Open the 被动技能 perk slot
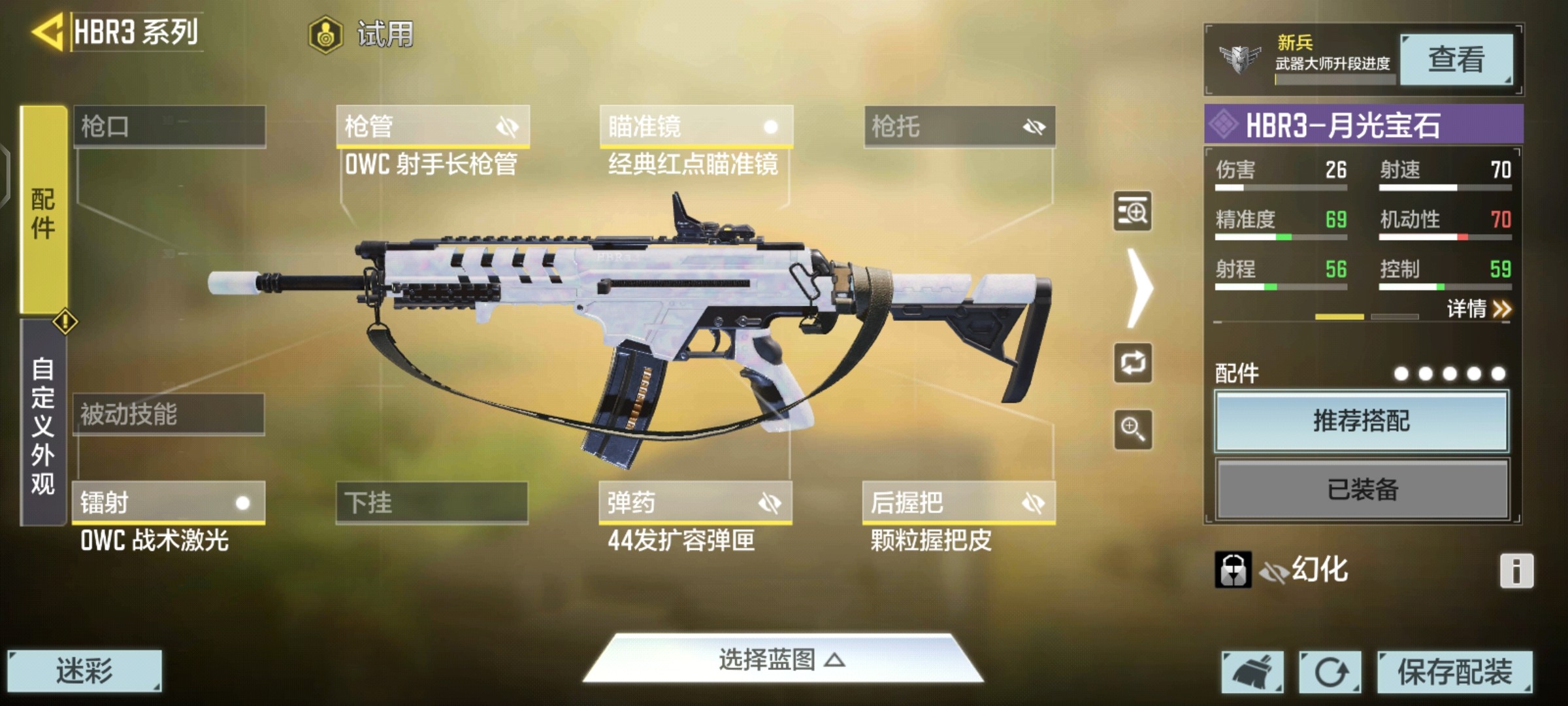This screenshot has width=1568, height=706. [169, 414]
